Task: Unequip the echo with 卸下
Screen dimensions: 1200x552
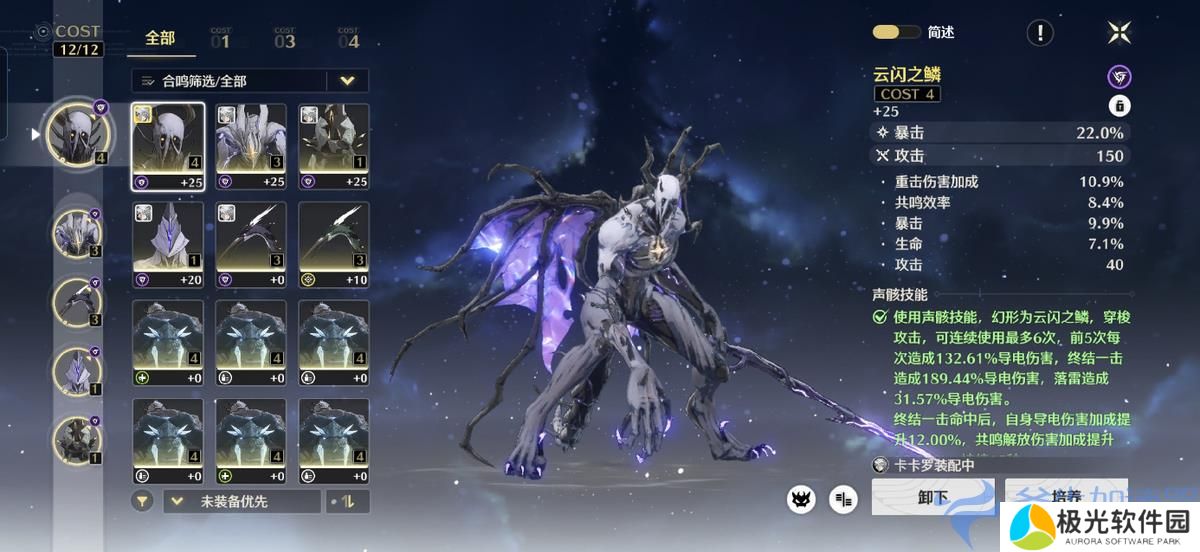Action: click(x=932, y=497)
